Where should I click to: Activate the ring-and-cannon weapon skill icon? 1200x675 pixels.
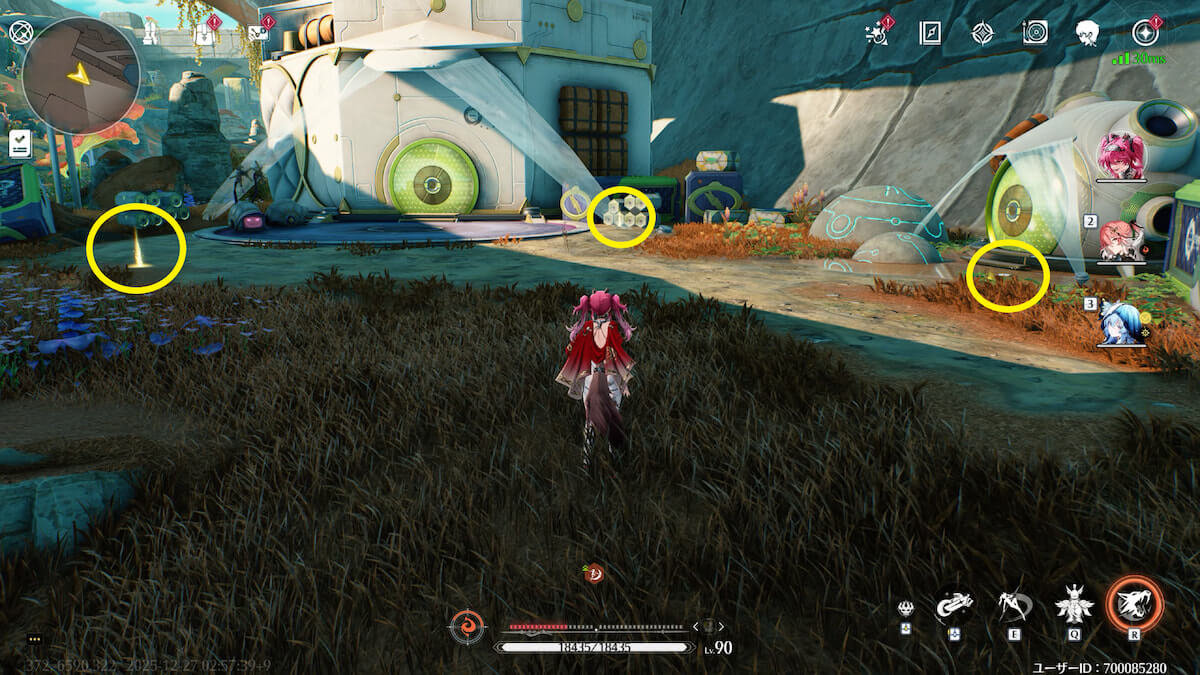coord(954,605)
